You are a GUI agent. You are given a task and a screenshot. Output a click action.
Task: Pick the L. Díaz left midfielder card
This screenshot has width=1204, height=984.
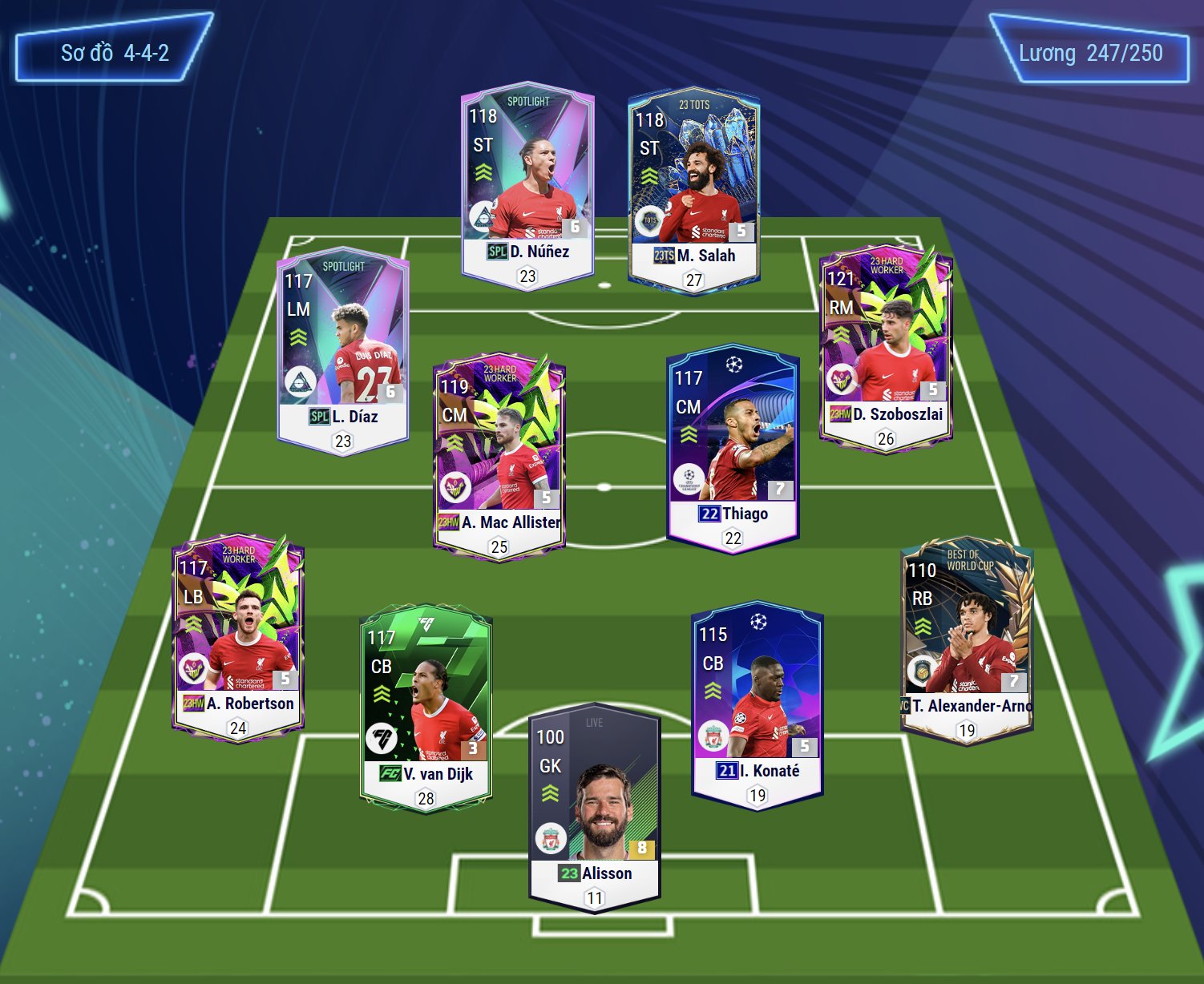point(343,350)
